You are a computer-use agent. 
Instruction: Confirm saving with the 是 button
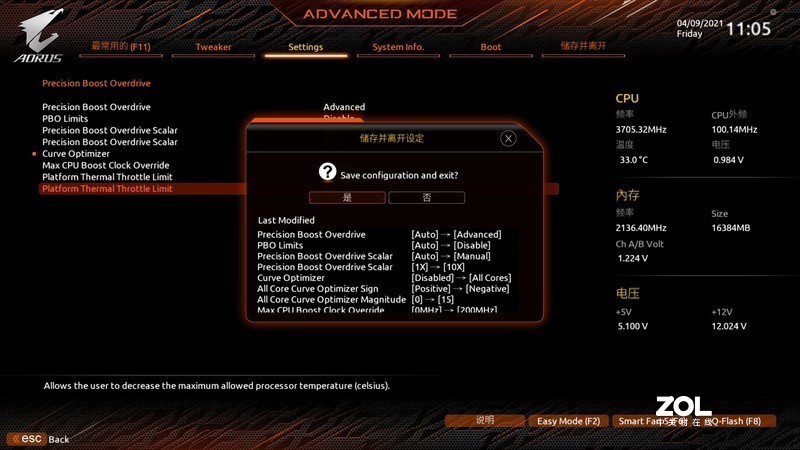tap(346, 197)
